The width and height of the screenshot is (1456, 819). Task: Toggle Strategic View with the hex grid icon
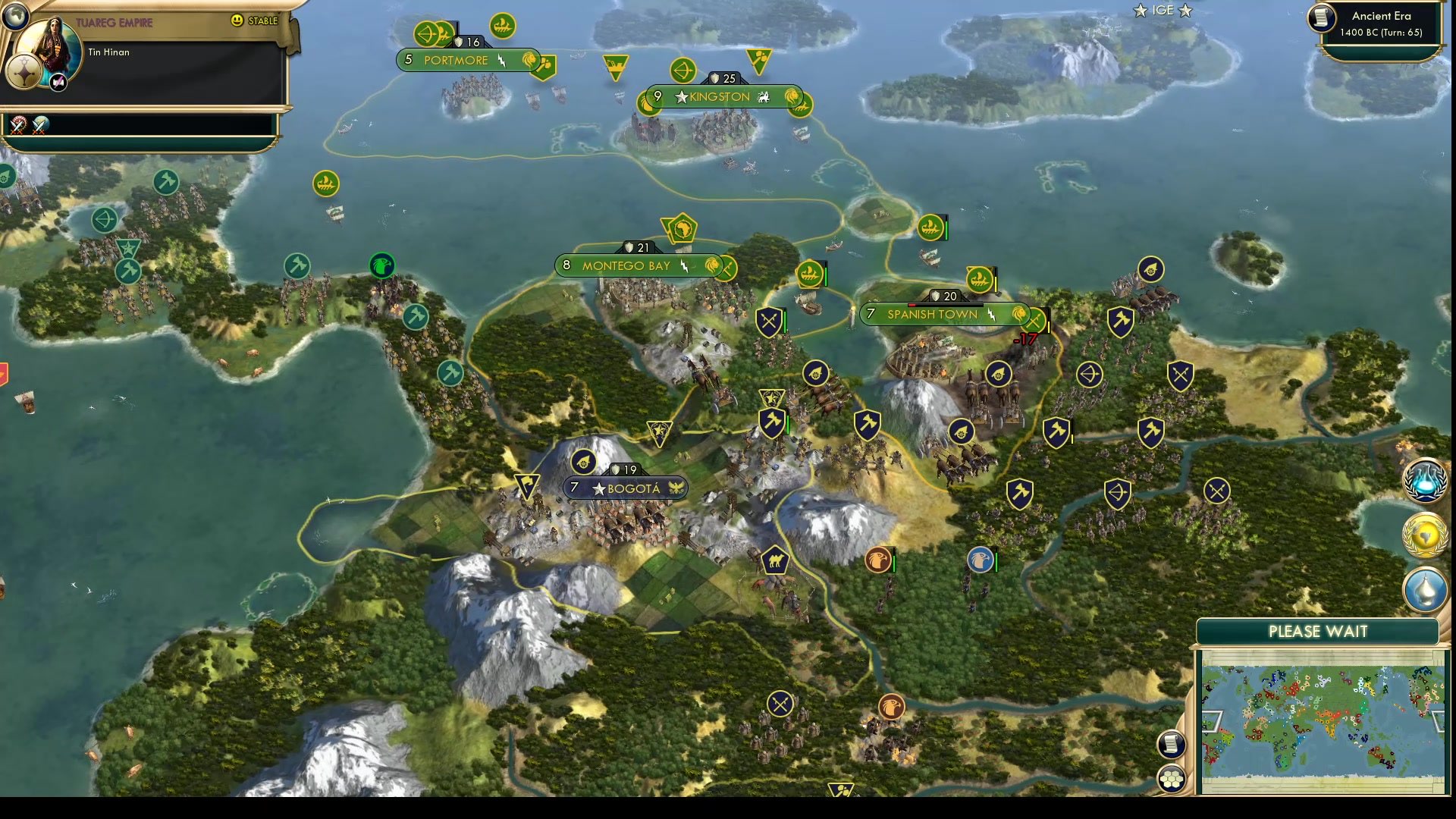(1172, 777)
